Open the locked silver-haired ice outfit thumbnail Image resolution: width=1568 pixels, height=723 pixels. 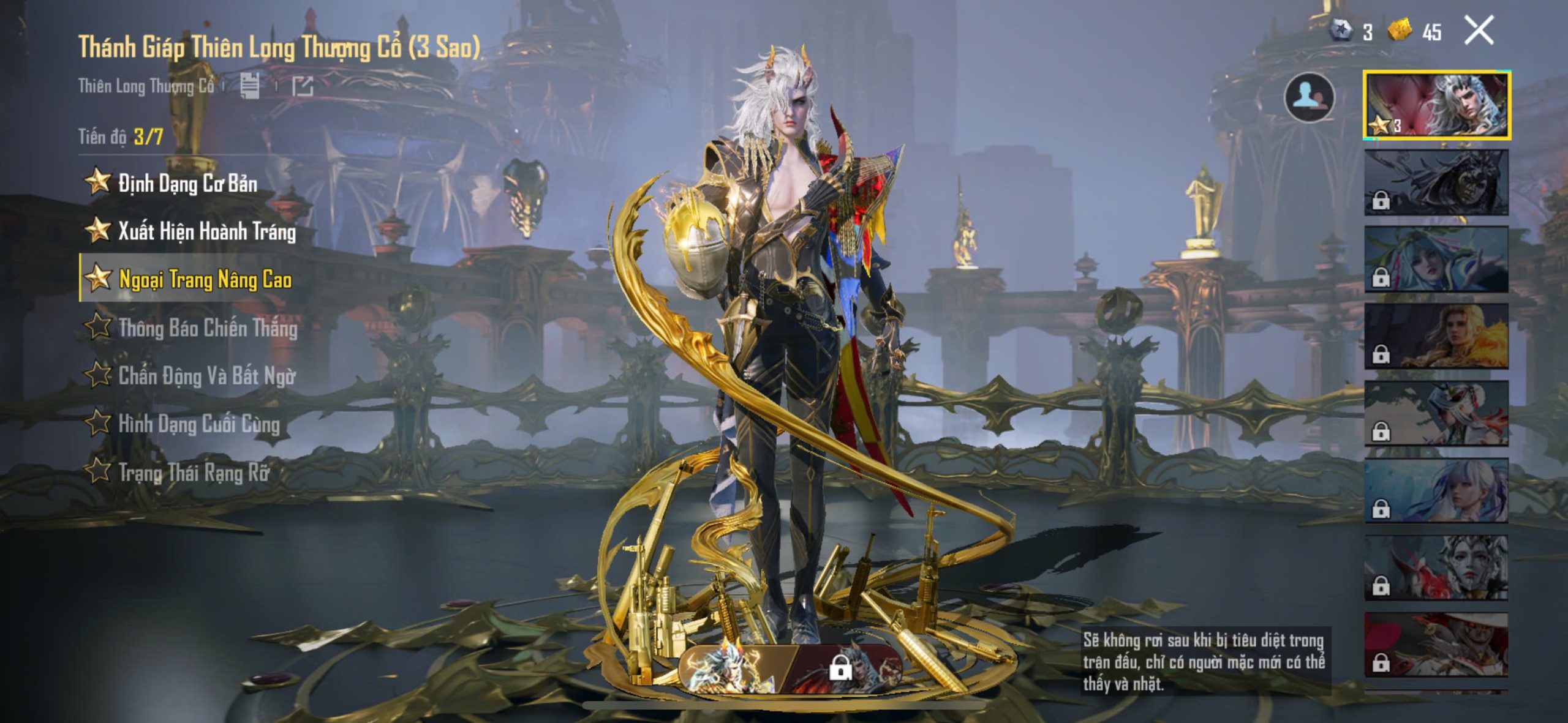click(x=1436, y=491)
